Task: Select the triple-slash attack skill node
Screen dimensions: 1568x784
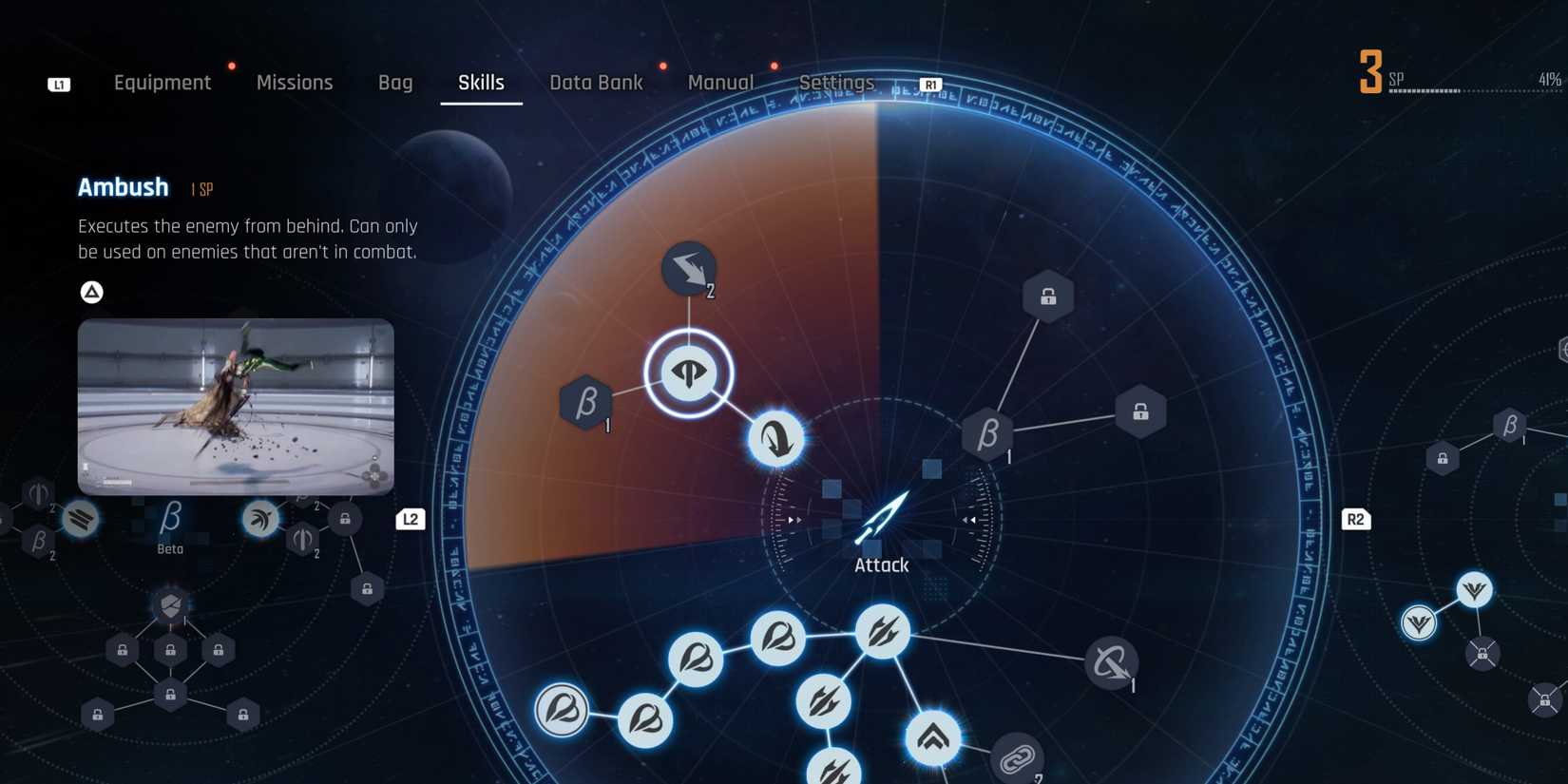Action: 882,630
